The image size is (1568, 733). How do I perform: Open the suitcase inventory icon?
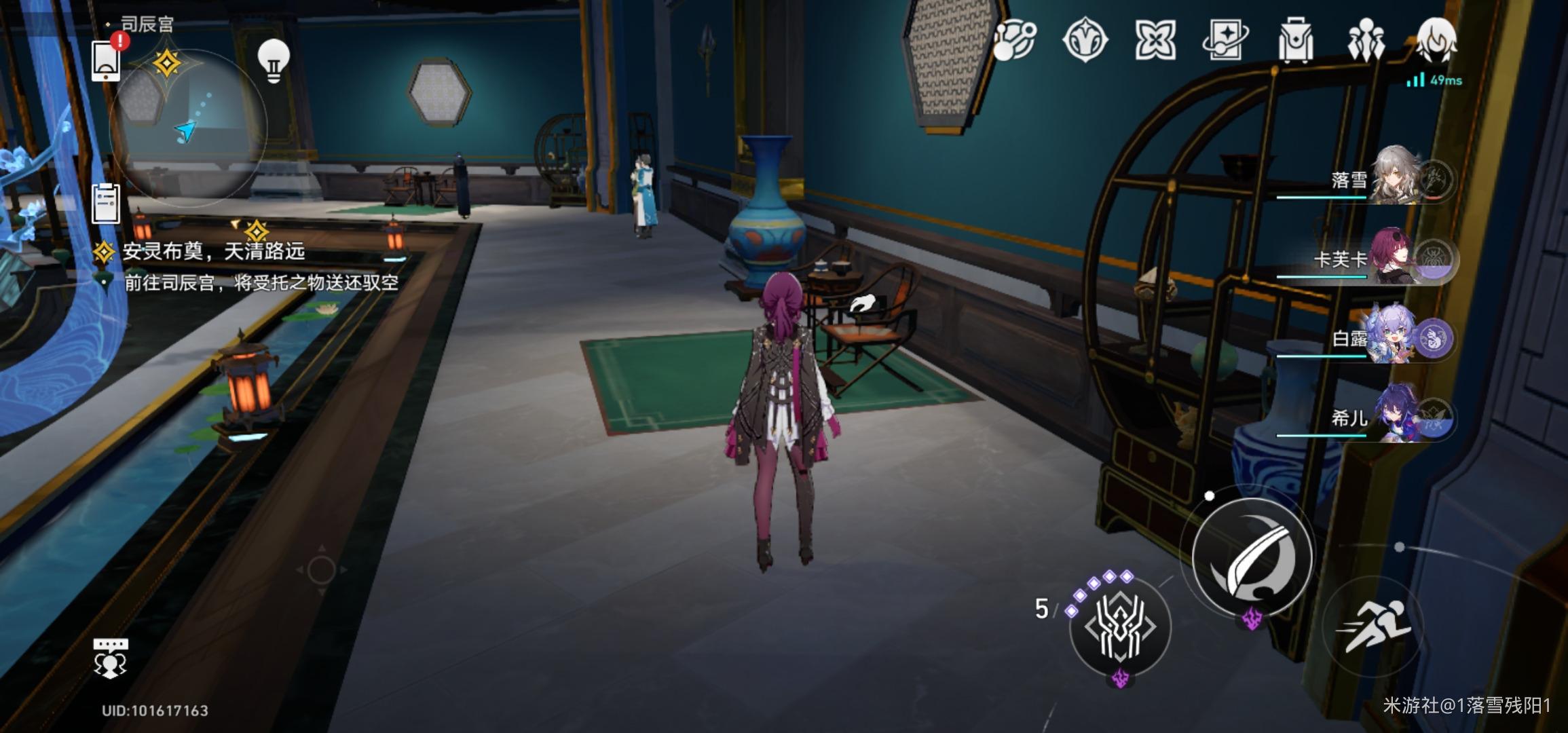click(x=1295, y=40)
